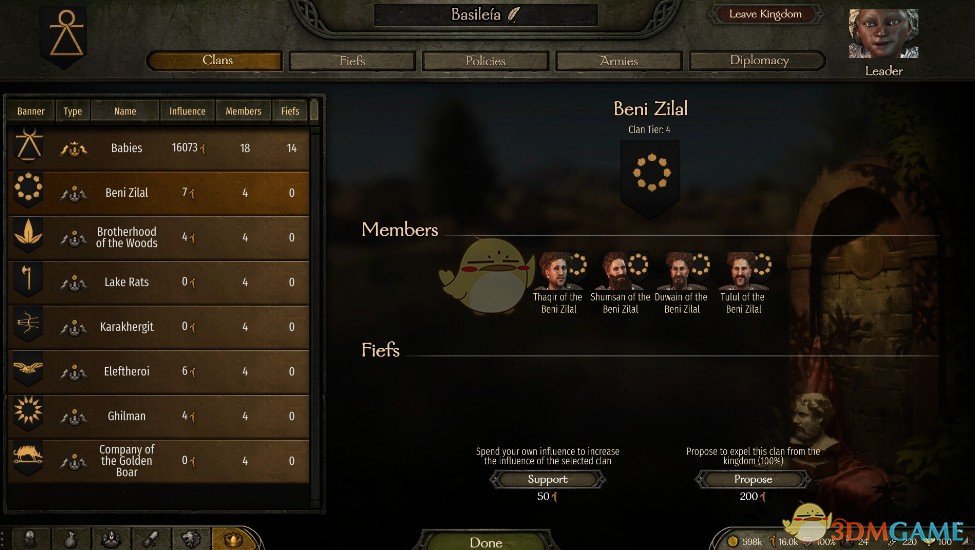Select the Babies clan row
The width and height of the screenshot is (975, 550).
pos(160,148)
